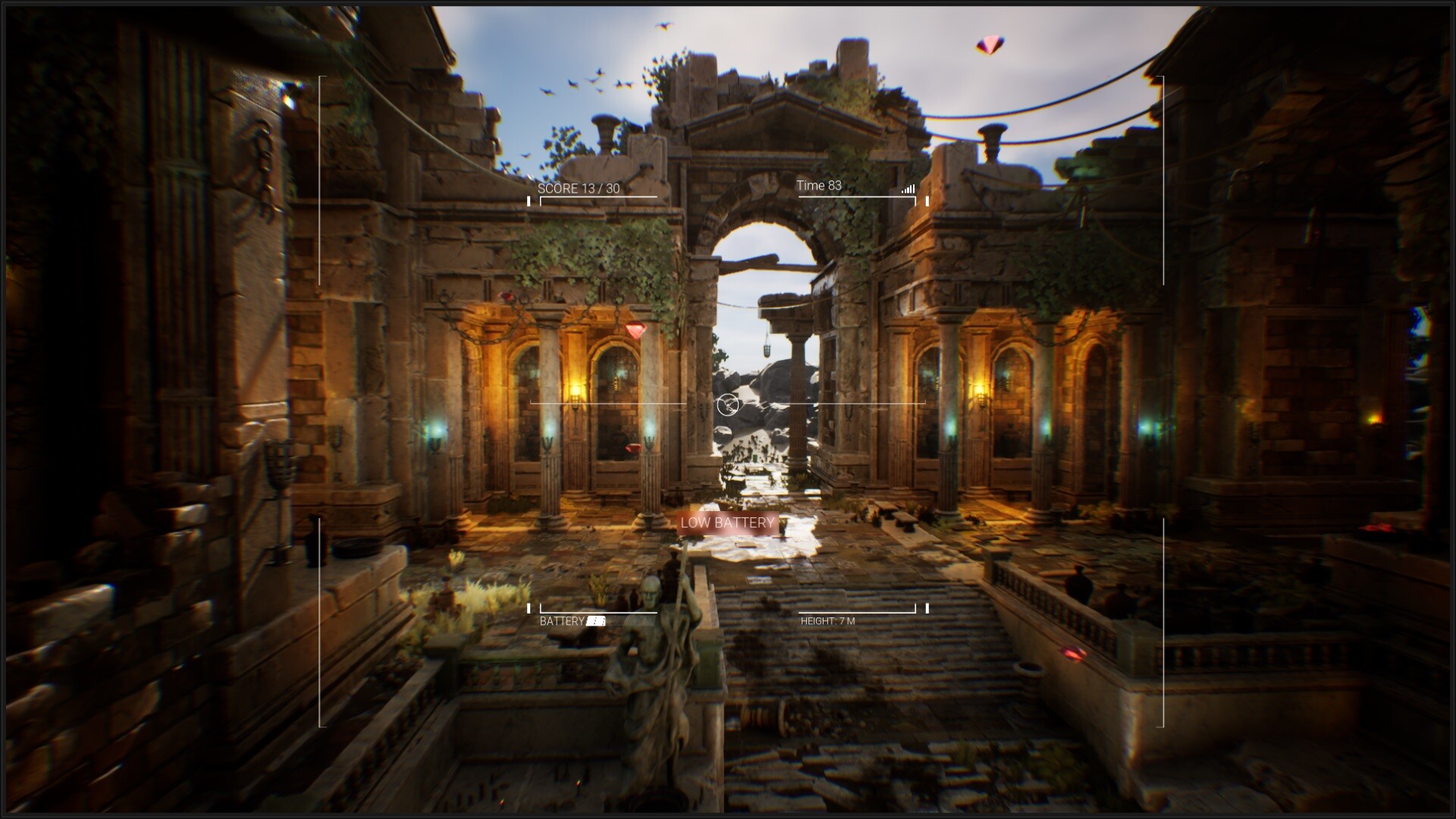Click the center crosshair reticle
This screenshot has width=1456, height=819.
coord(728,404)
